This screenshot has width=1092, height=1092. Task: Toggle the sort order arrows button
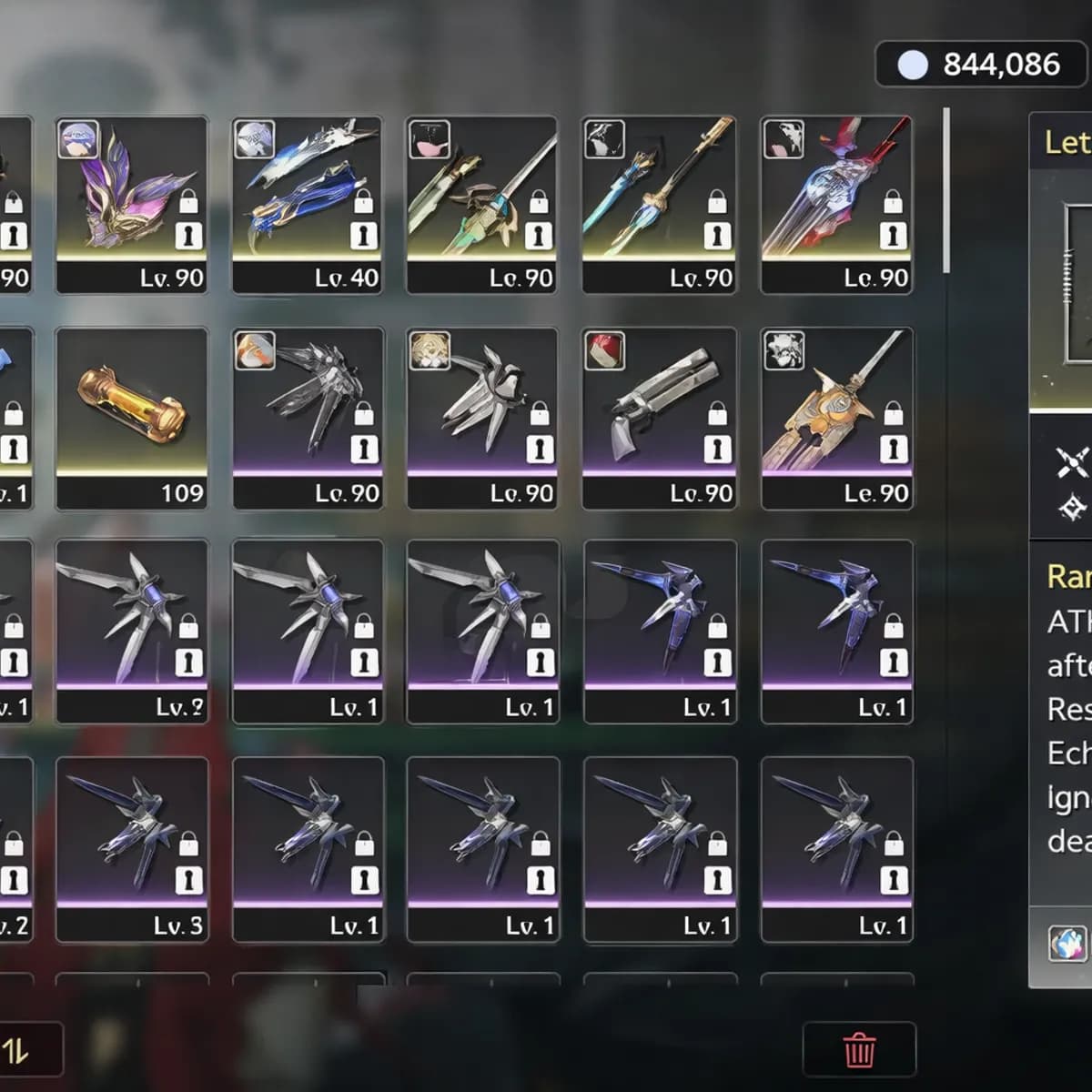(x=18, y=1051)
